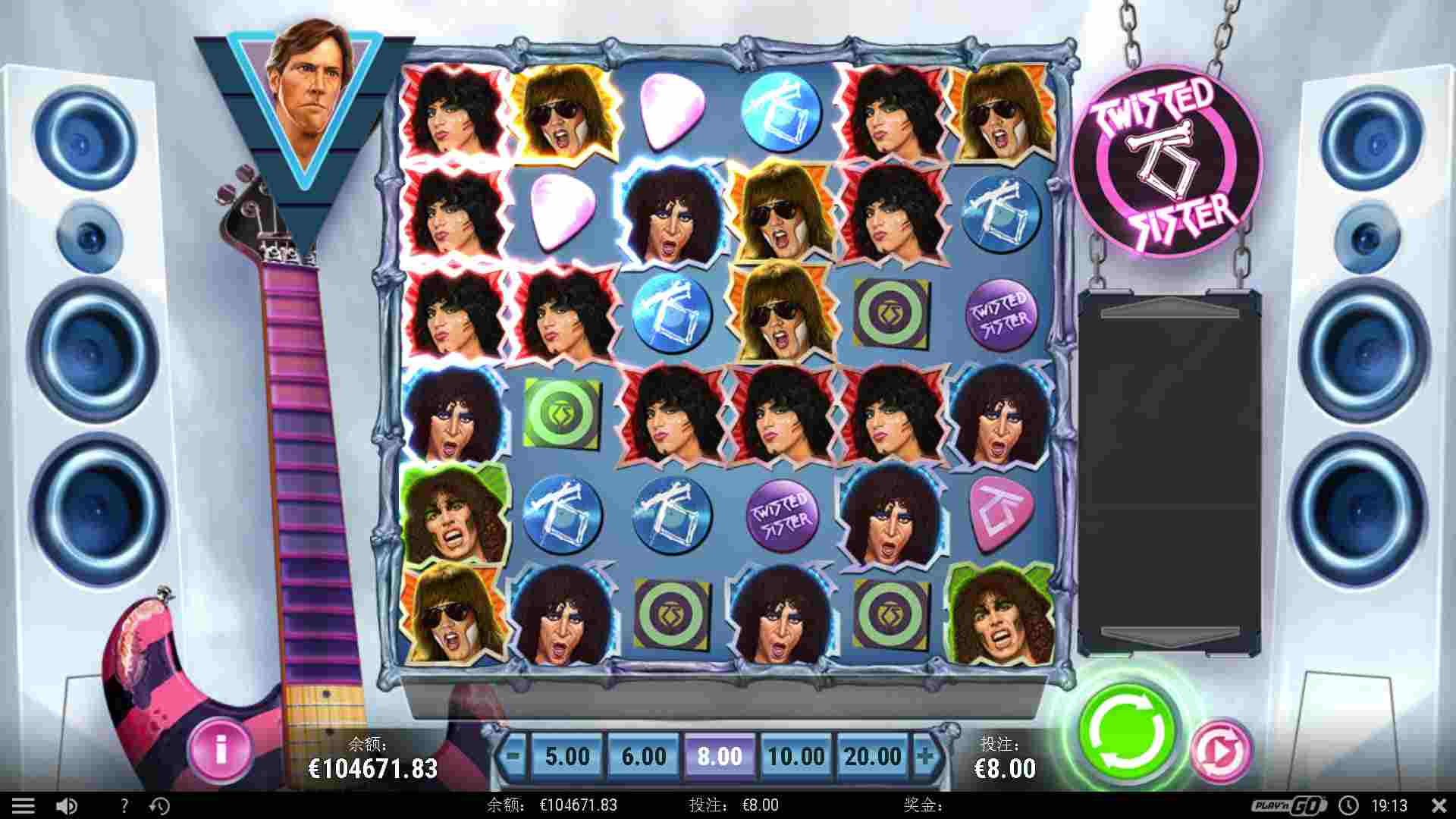Open the hamburger menu in the bottom bar
The image size is (1456, 819).
(23, 805)
